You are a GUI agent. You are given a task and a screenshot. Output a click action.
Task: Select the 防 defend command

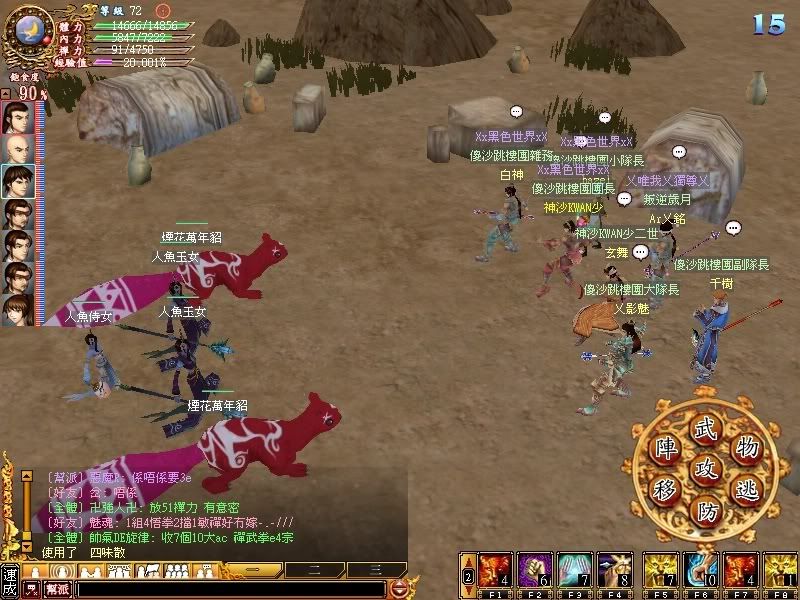[x=706, y=511]
